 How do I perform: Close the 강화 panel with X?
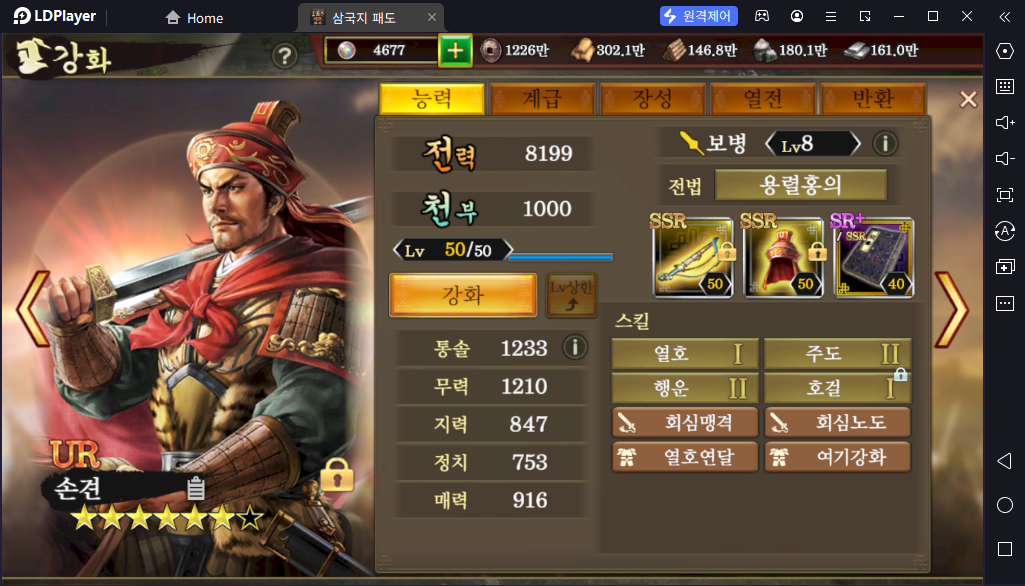pos(968,99)
